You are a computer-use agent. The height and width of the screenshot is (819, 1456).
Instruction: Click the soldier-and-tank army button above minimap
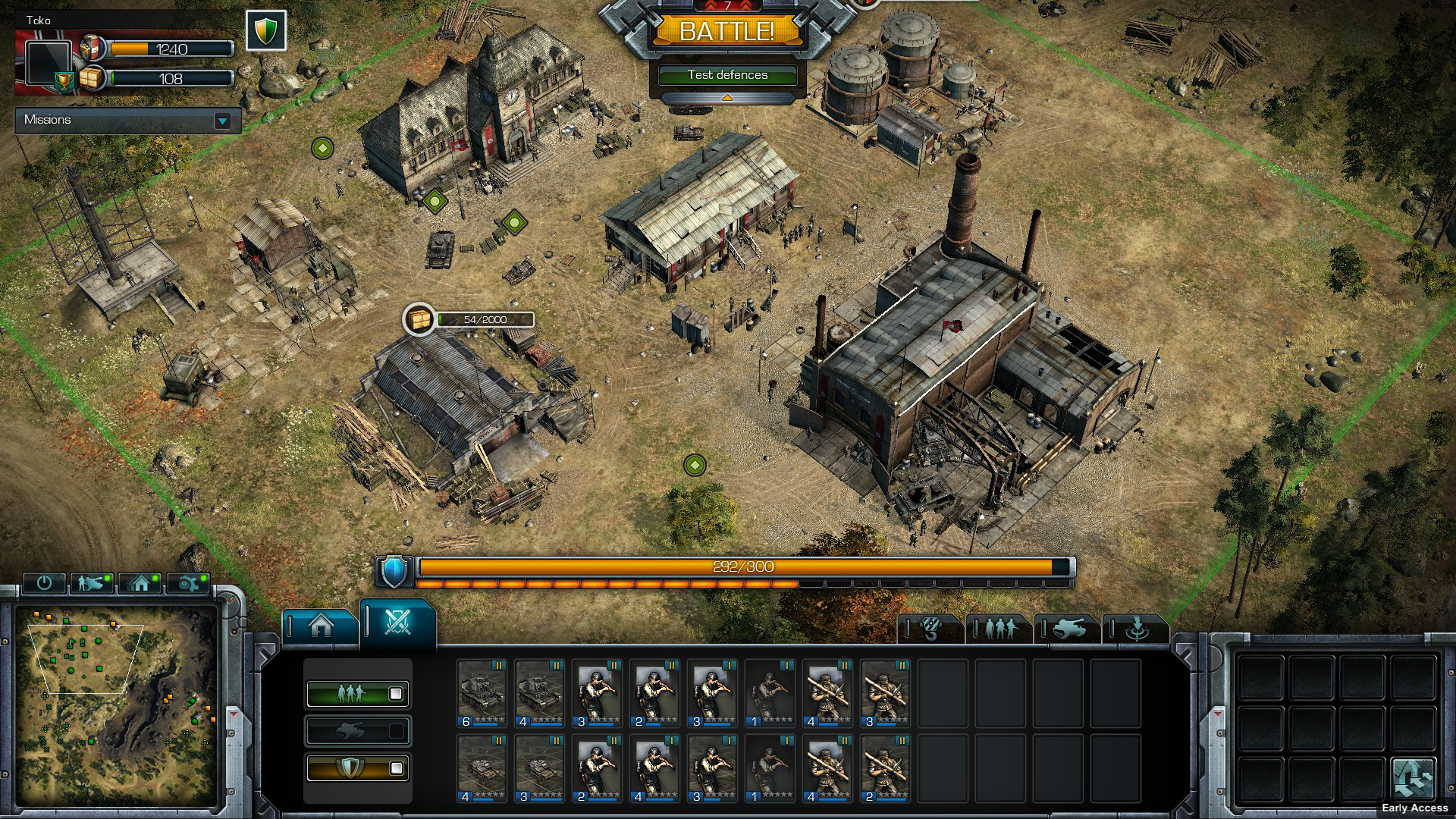point(92,582)
